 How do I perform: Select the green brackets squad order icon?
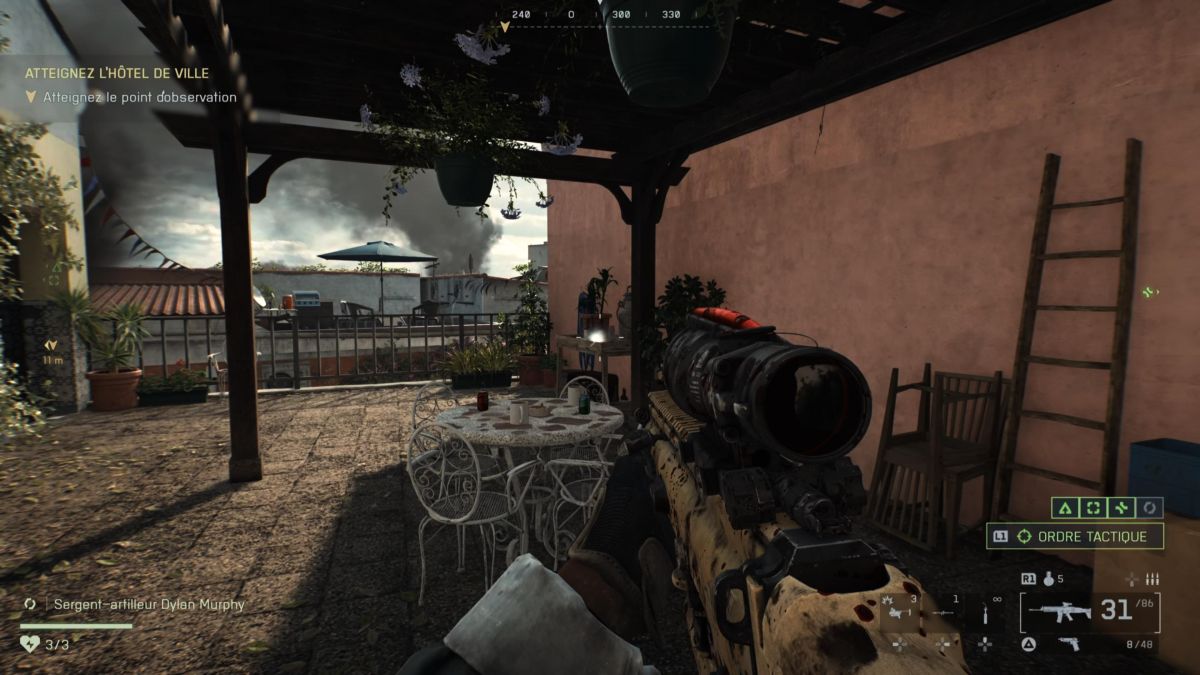(x=1092, y=508)
